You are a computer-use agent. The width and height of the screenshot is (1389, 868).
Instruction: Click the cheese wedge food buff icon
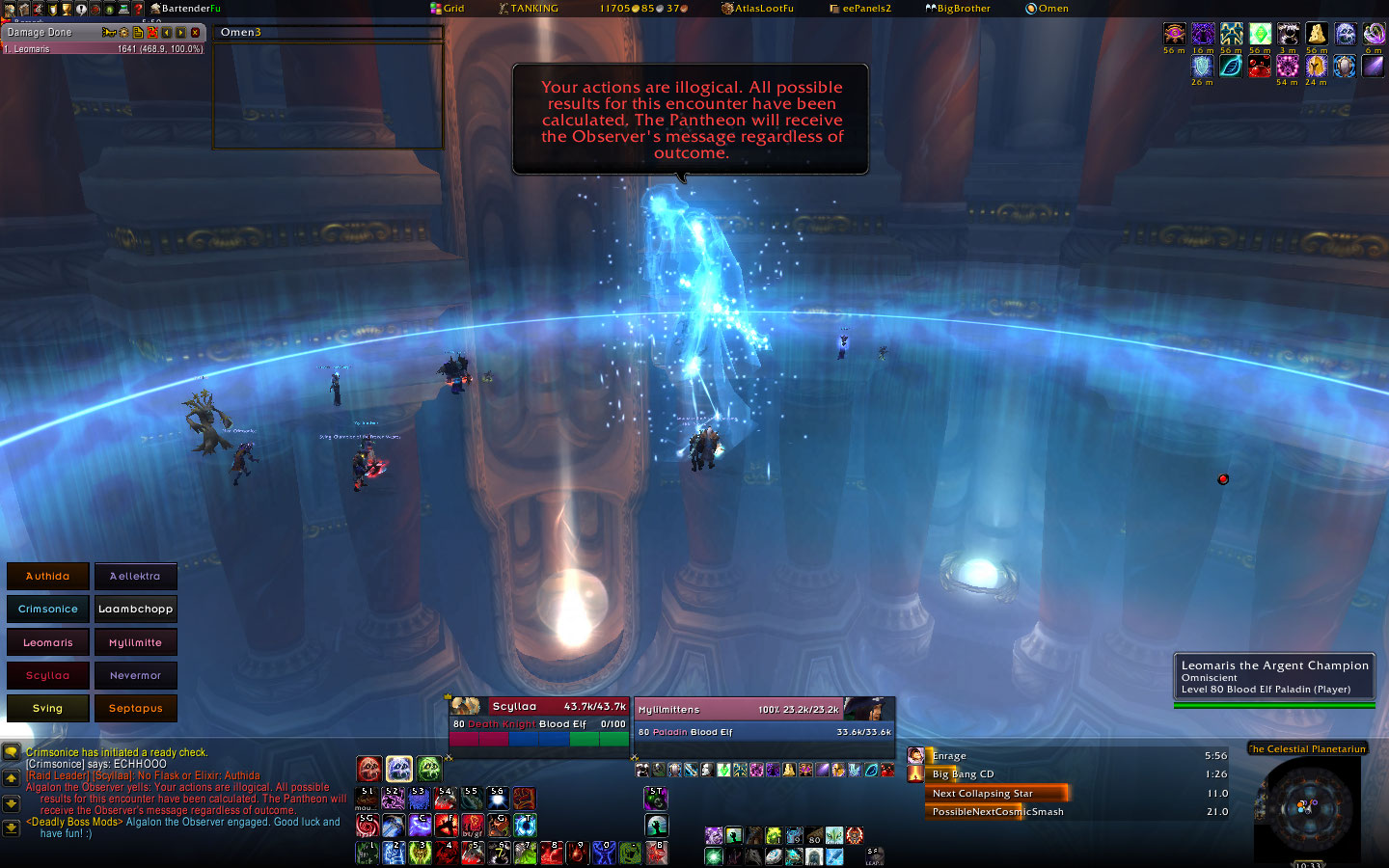pyautogui.click(x=1317, y=36)
